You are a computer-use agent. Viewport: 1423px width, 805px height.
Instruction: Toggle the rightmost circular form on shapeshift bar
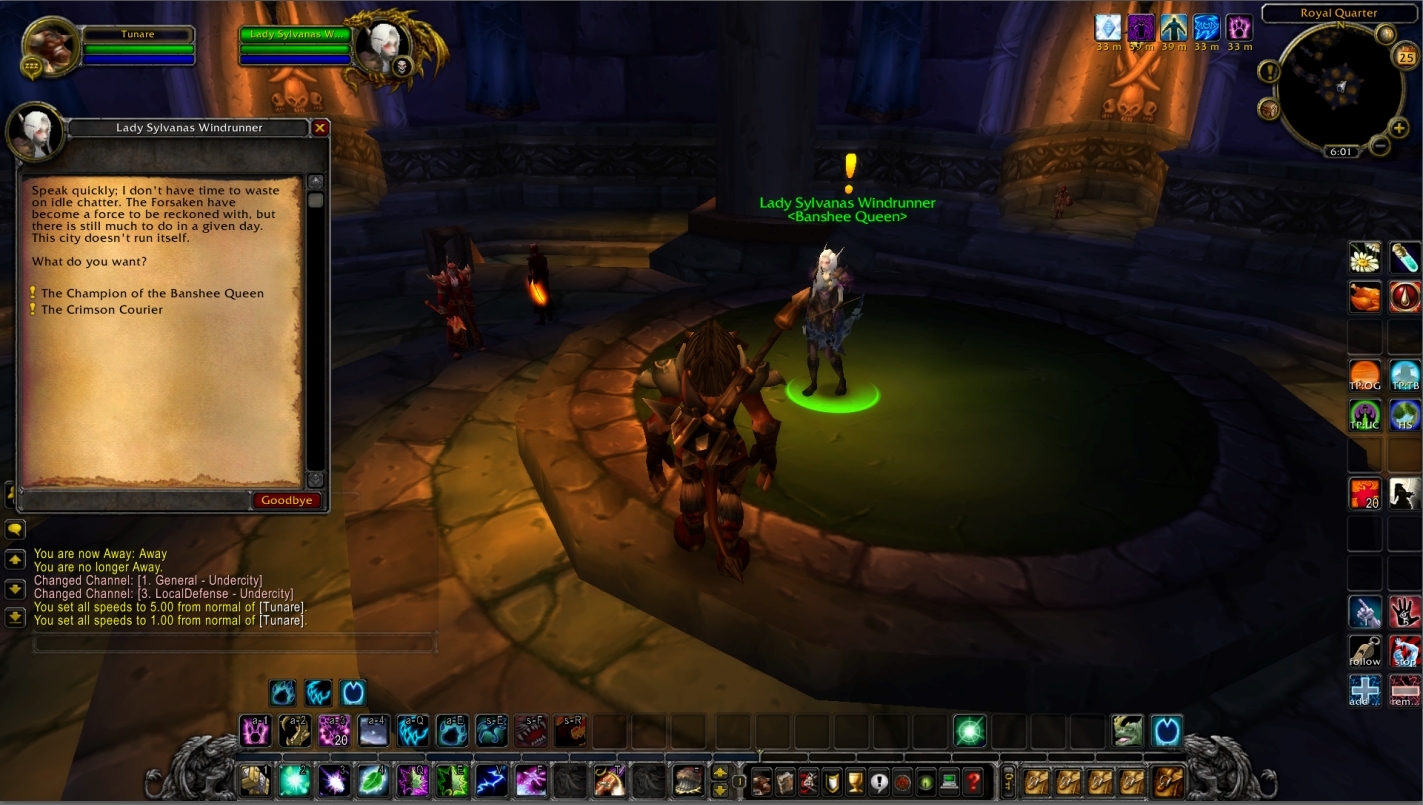click(x=353, y=692)
